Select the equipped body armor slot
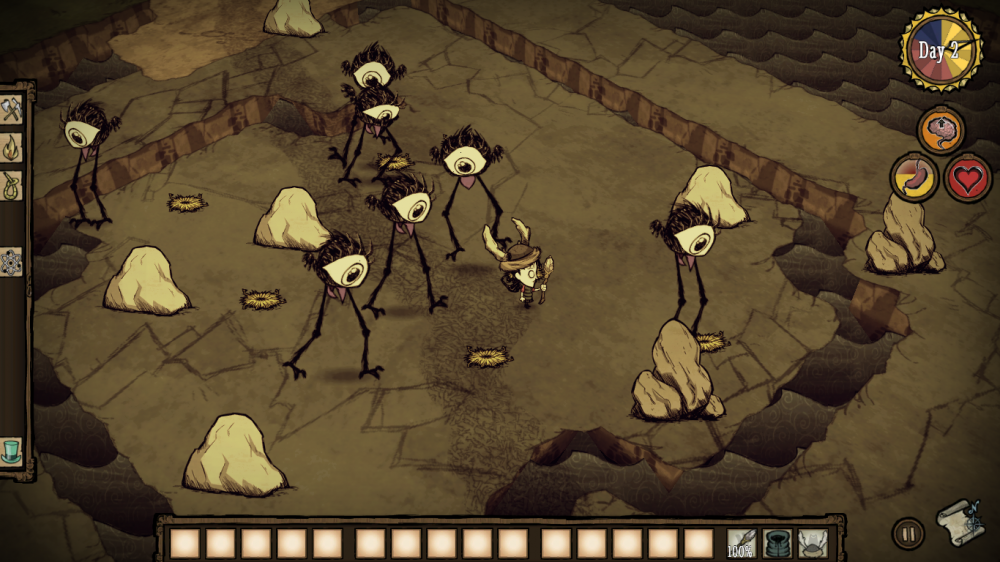 (777, 543)
